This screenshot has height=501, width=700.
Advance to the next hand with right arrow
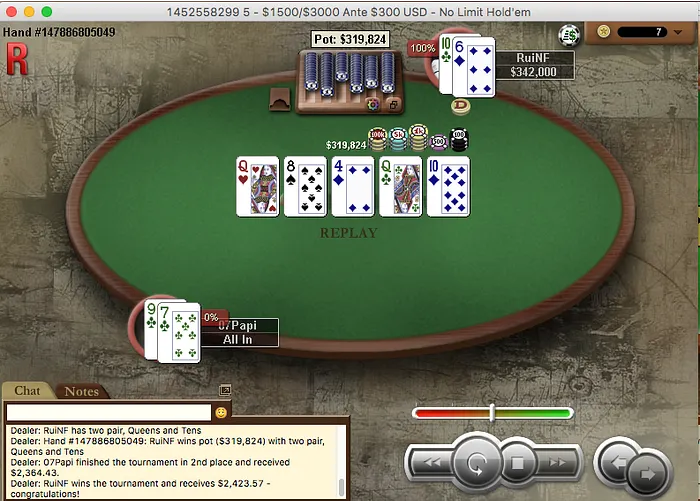[x=648, y=468]
